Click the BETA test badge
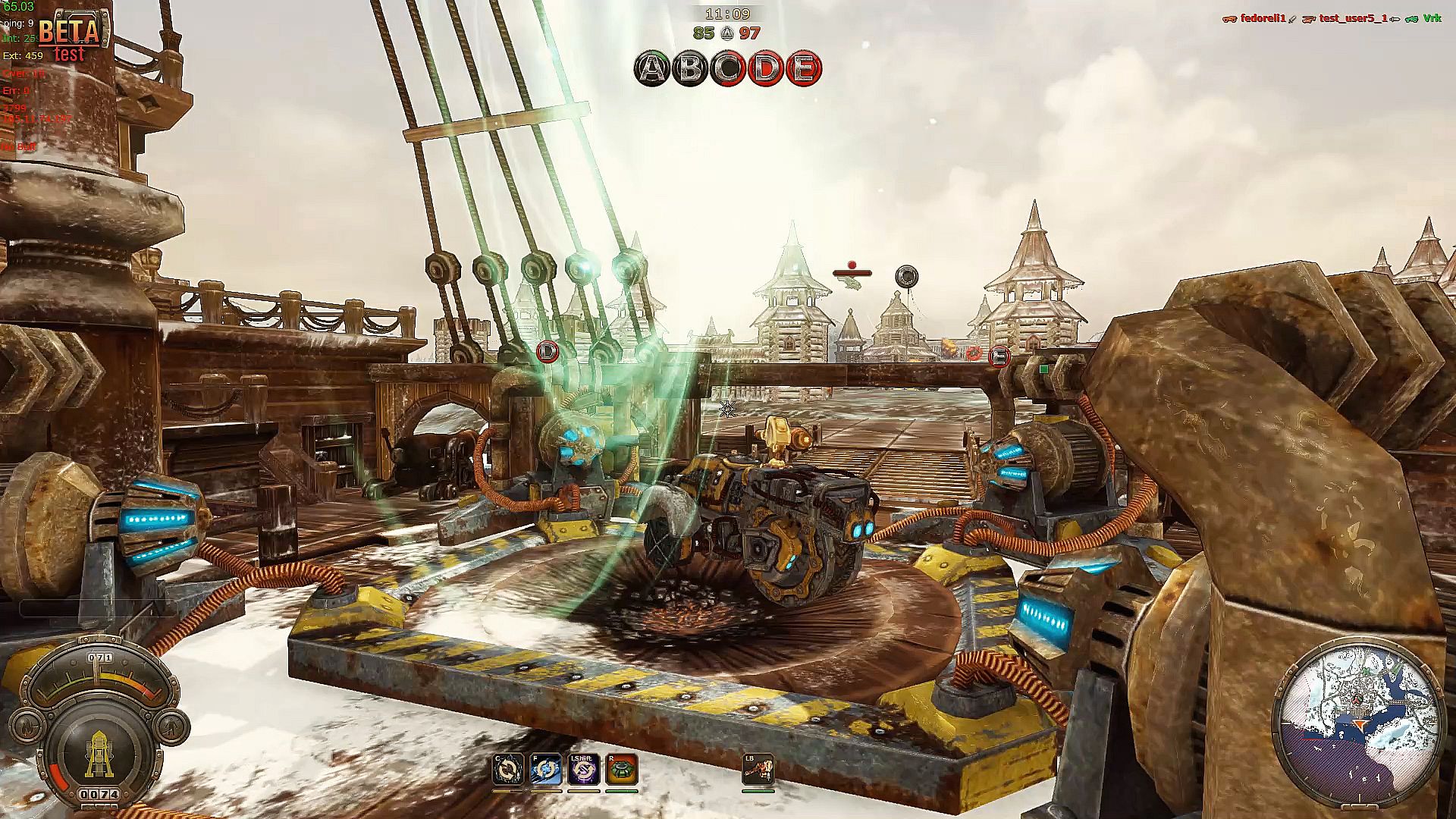Image resolution: width=1456 pixels, height=819 pixels. click(x=69, y=38)
